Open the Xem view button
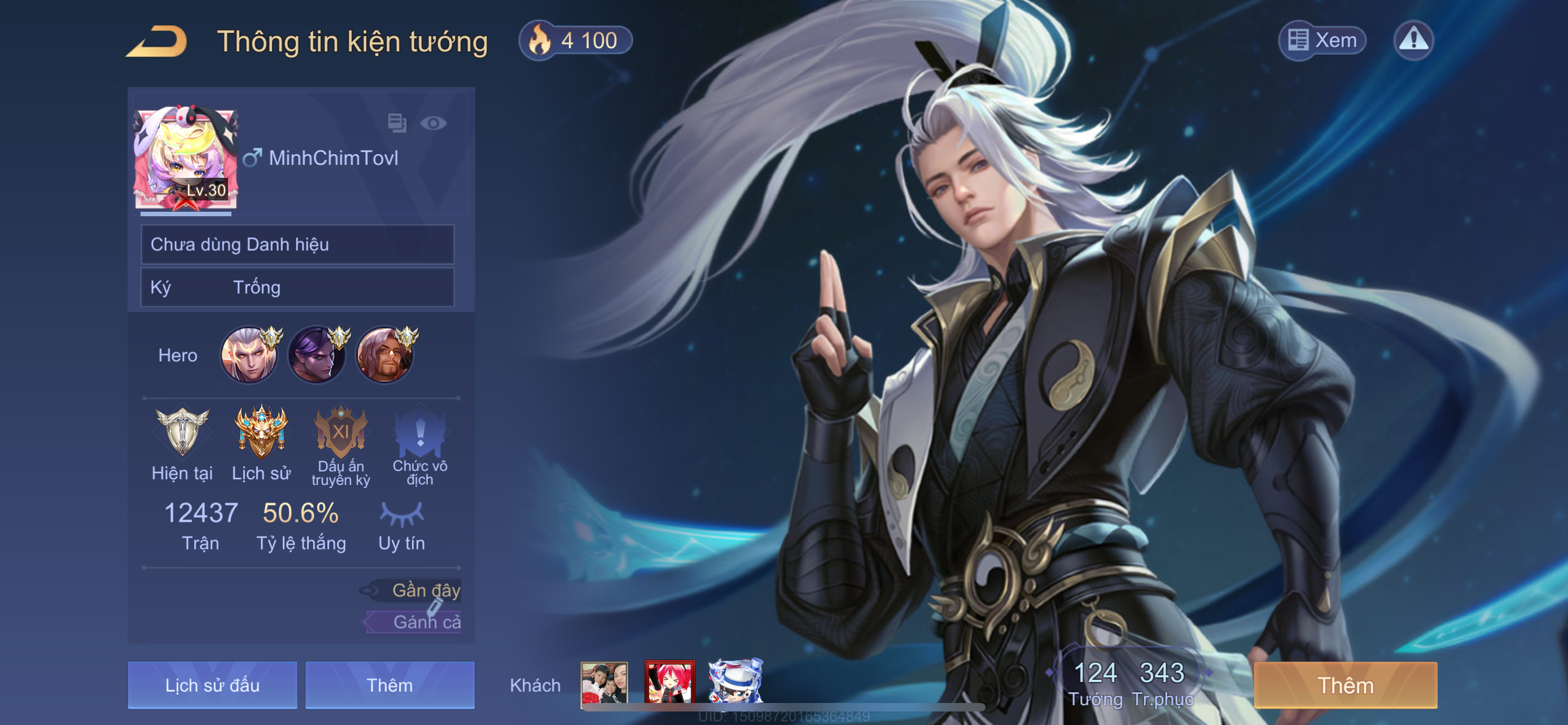Viewport: 1568px width, 725px height. 1322,40
